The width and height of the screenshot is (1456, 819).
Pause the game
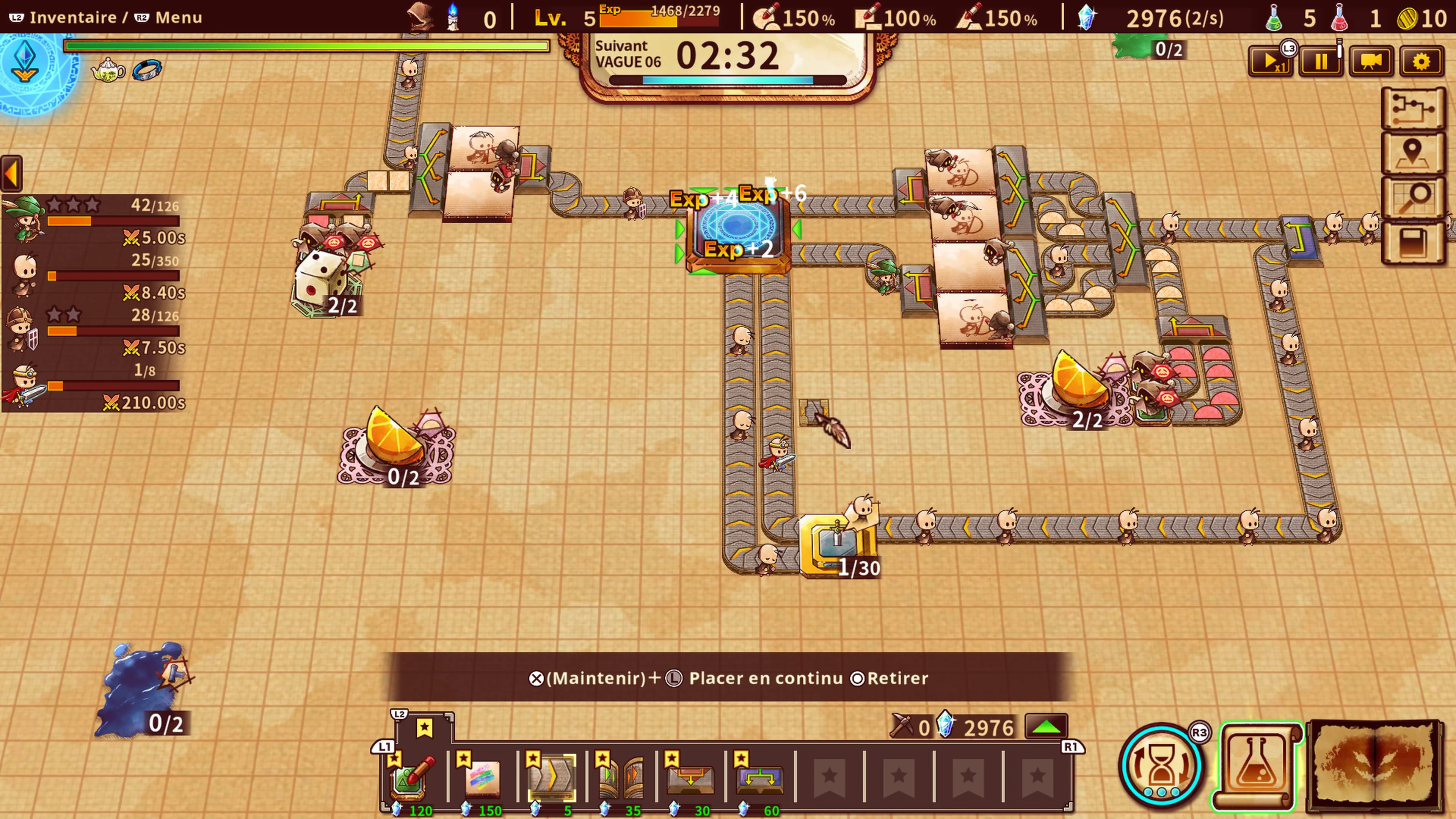1320,61
